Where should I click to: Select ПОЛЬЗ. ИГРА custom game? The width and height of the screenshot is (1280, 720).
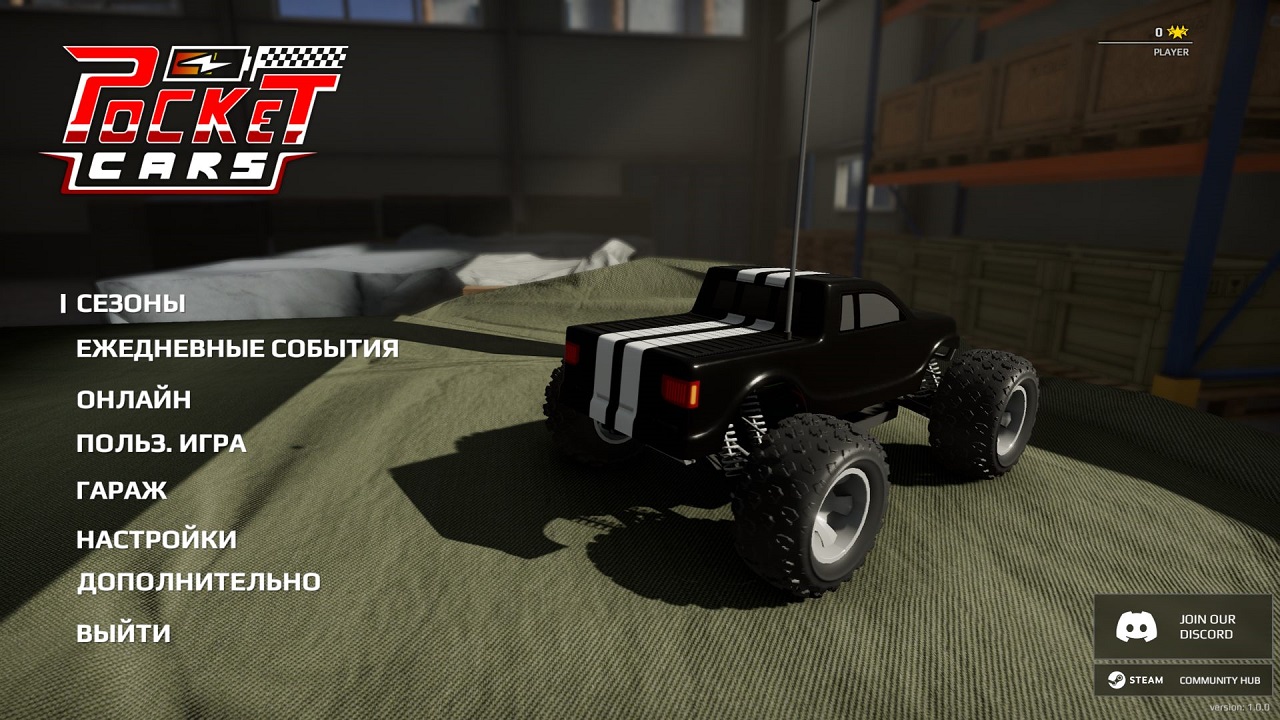tap(162, 443)
